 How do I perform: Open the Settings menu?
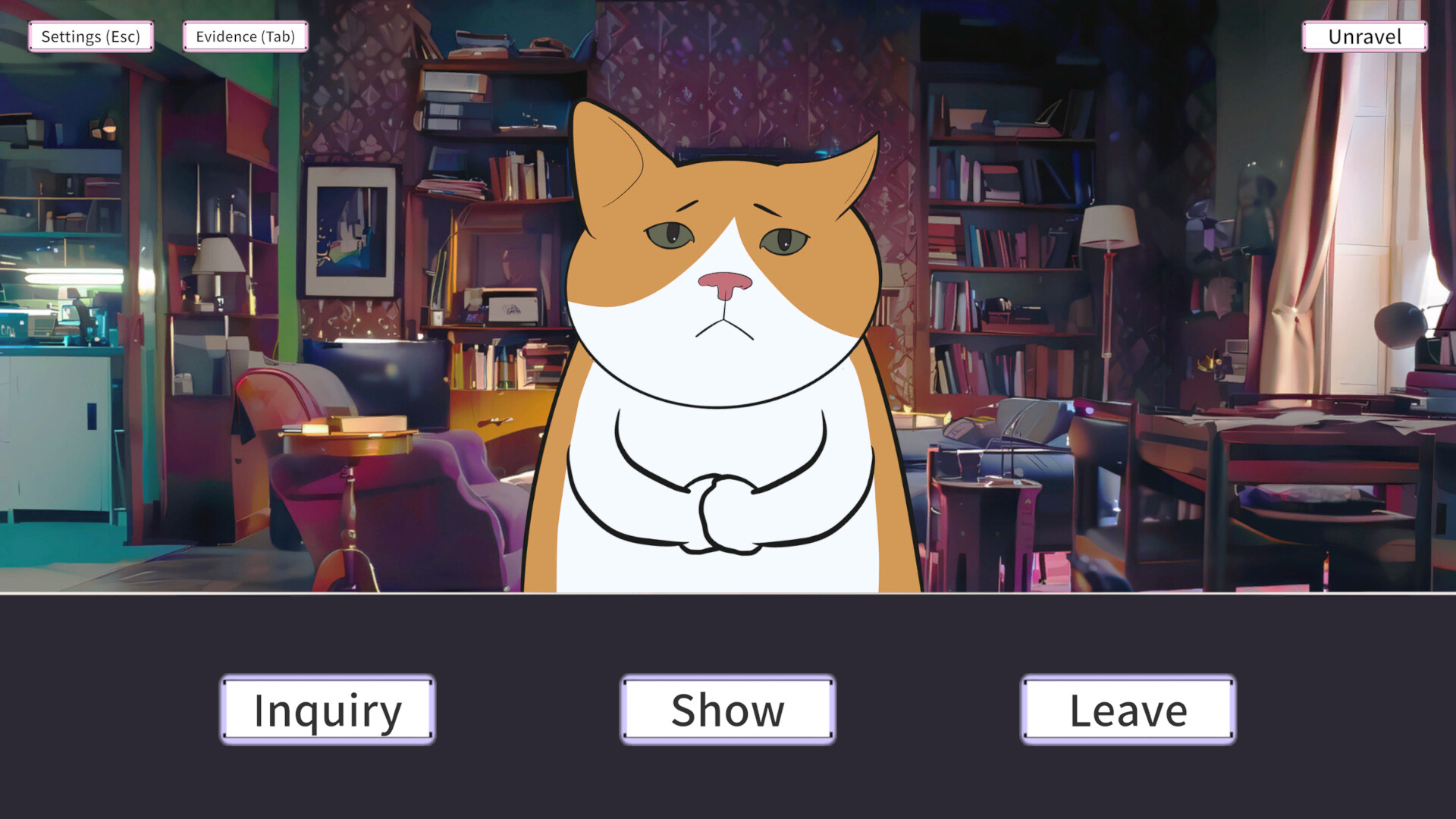click(90, 36)
